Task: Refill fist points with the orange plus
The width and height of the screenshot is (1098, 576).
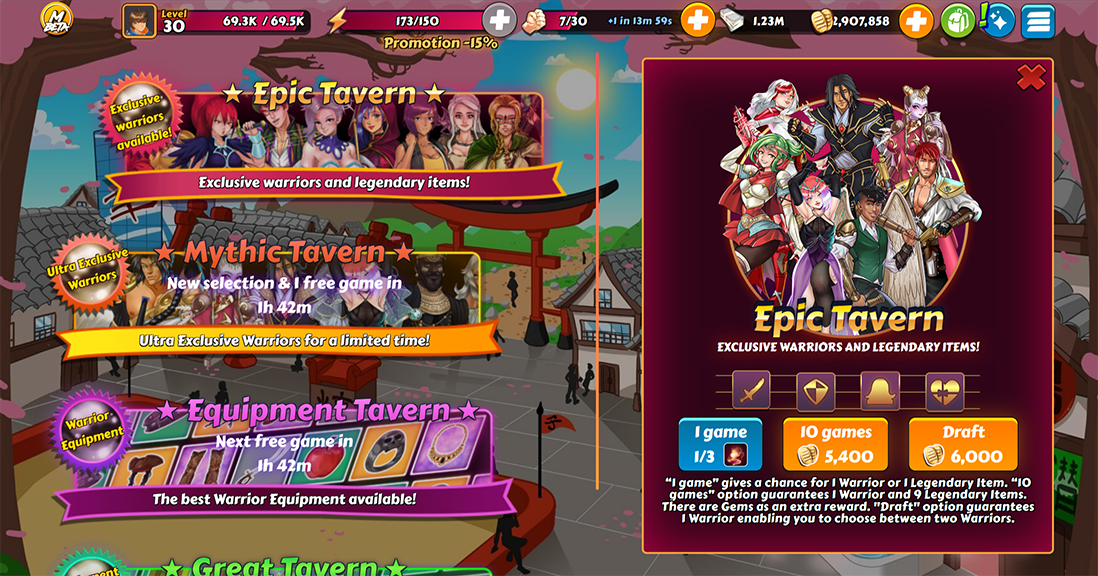Action: [x=698, y=20]
